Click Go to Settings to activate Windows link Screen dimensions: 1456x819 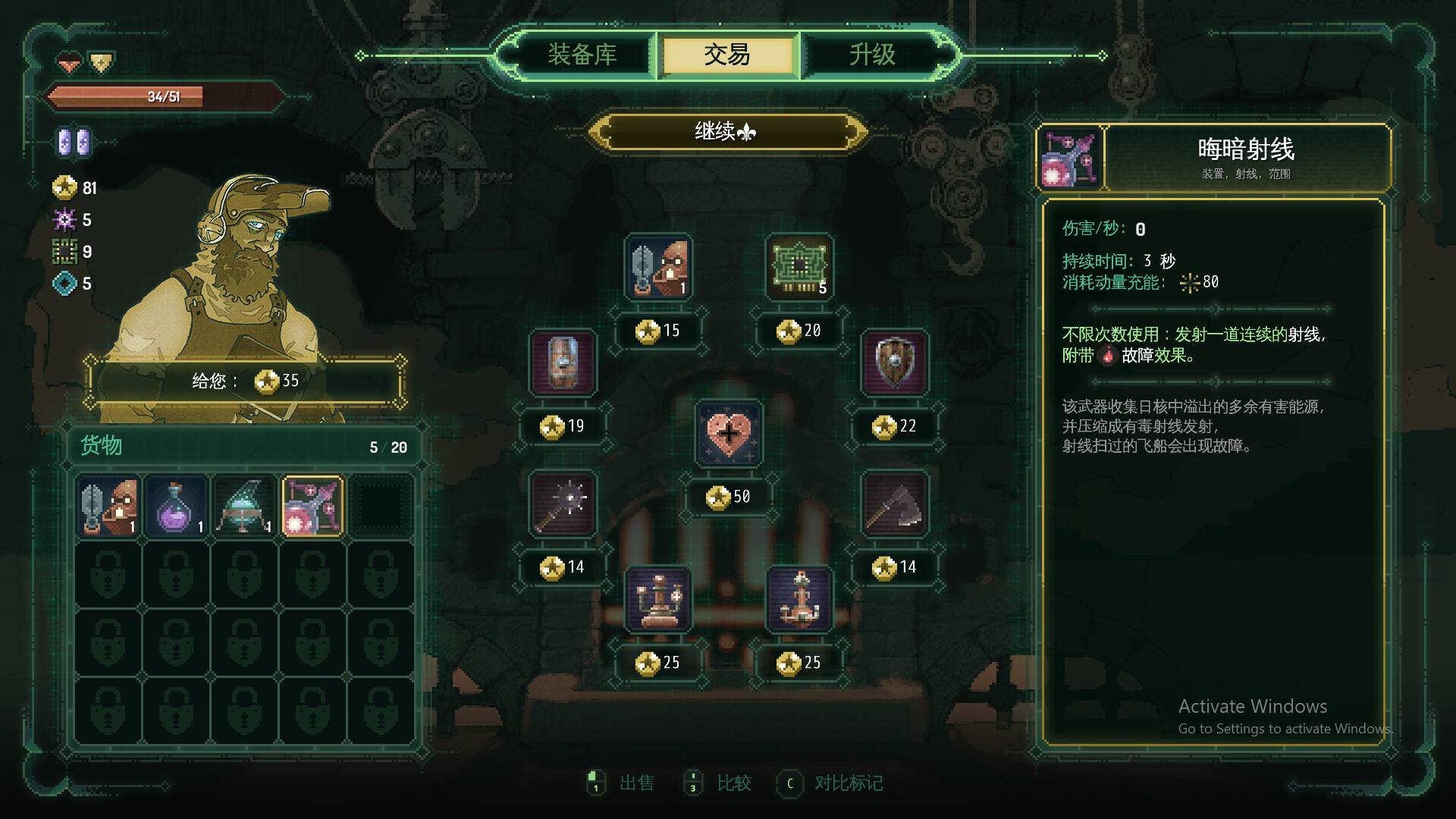pos(1285,729)
